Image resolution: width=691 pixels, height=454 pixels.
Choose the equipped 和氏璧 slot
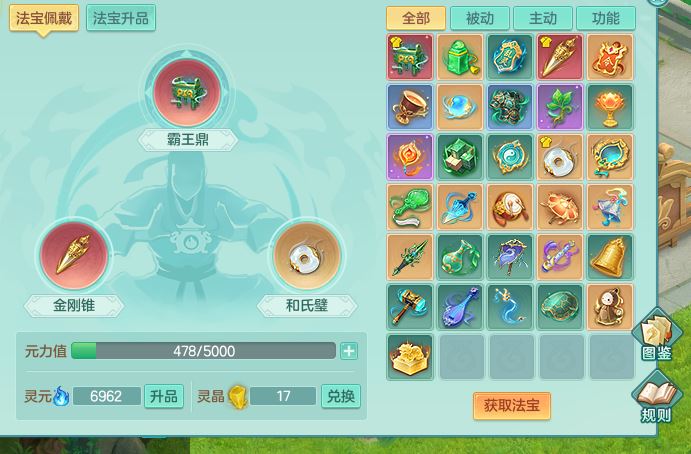tap(306, 256)
